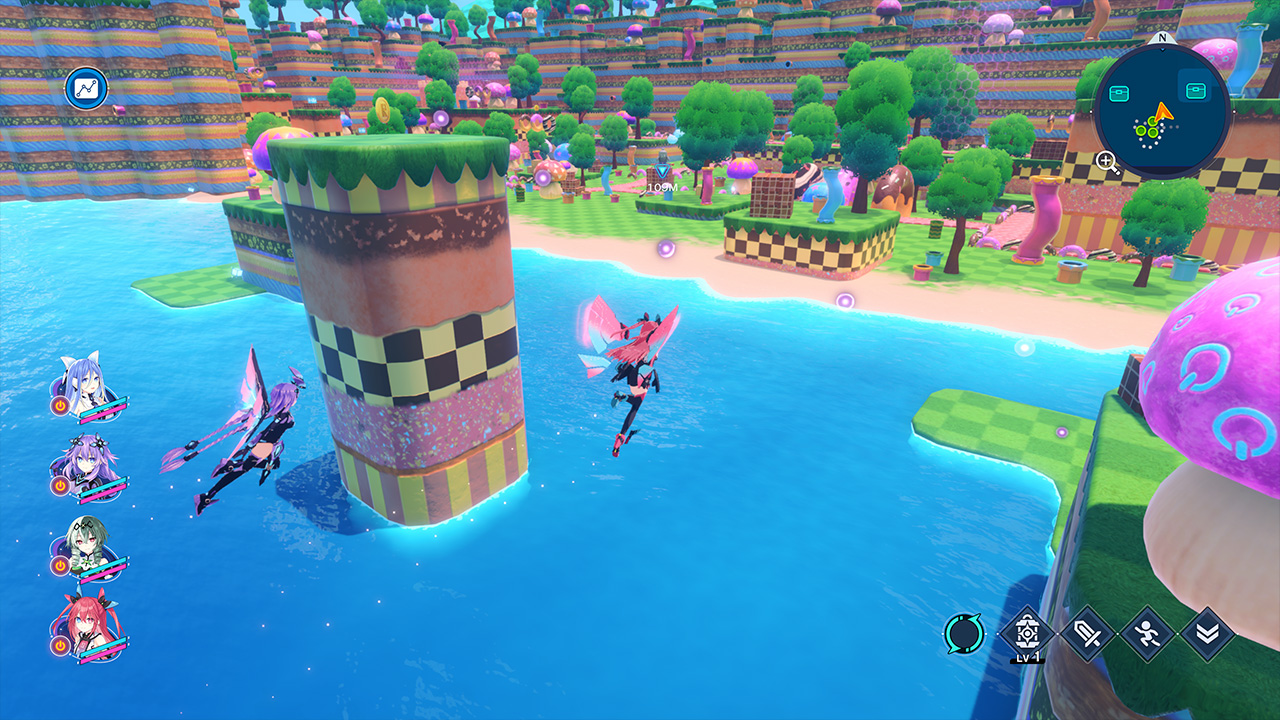Trigger the running figure dash icon
The height and width of the screenshot is (720, 1280).
[1148, 633]
